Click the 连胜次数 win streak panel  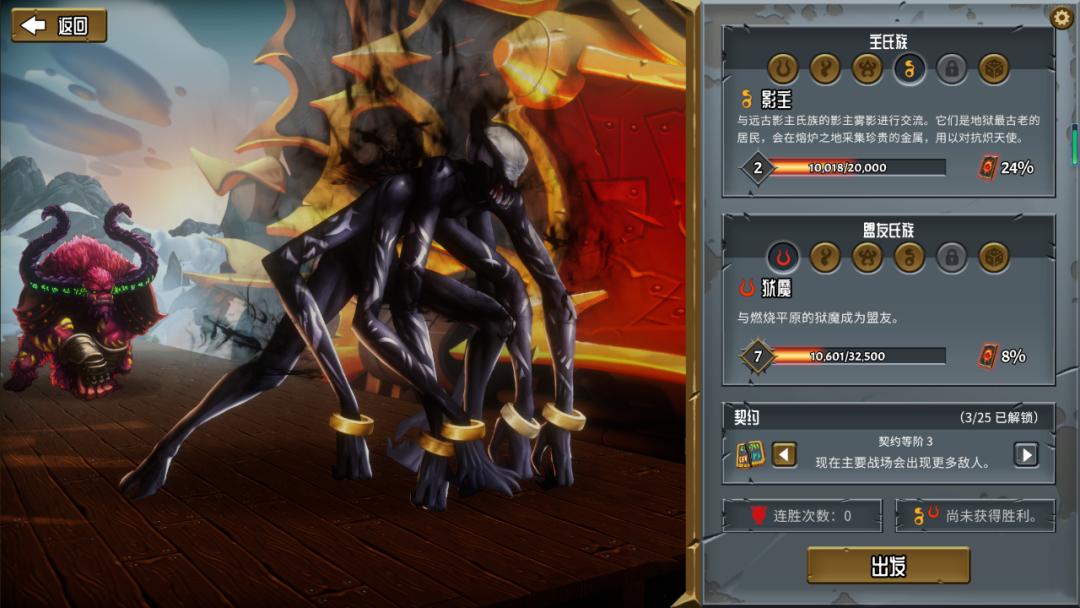click(804, 516)
